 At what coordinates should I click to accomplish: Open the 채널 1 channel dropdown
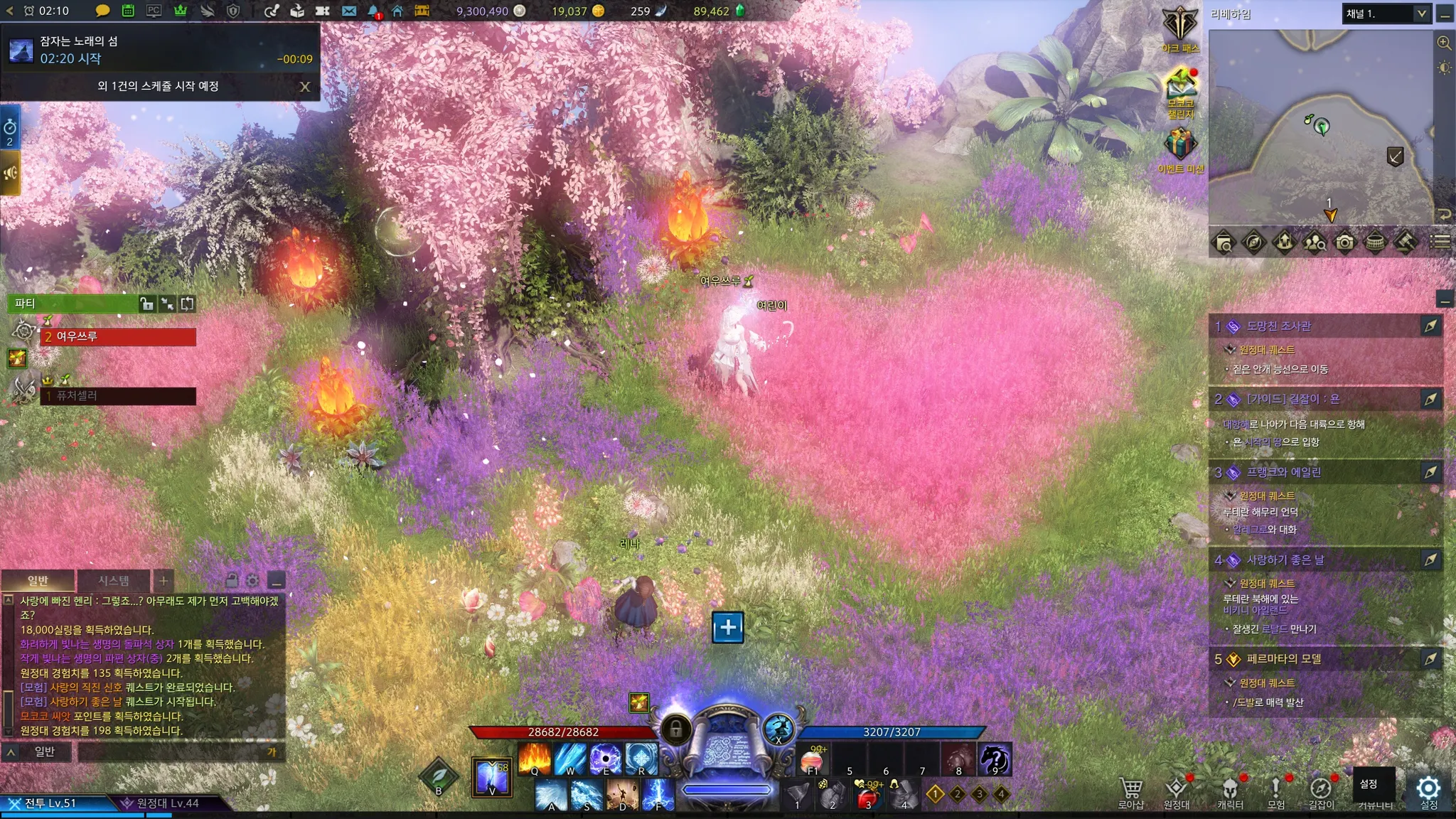(x=1386, y=14)
